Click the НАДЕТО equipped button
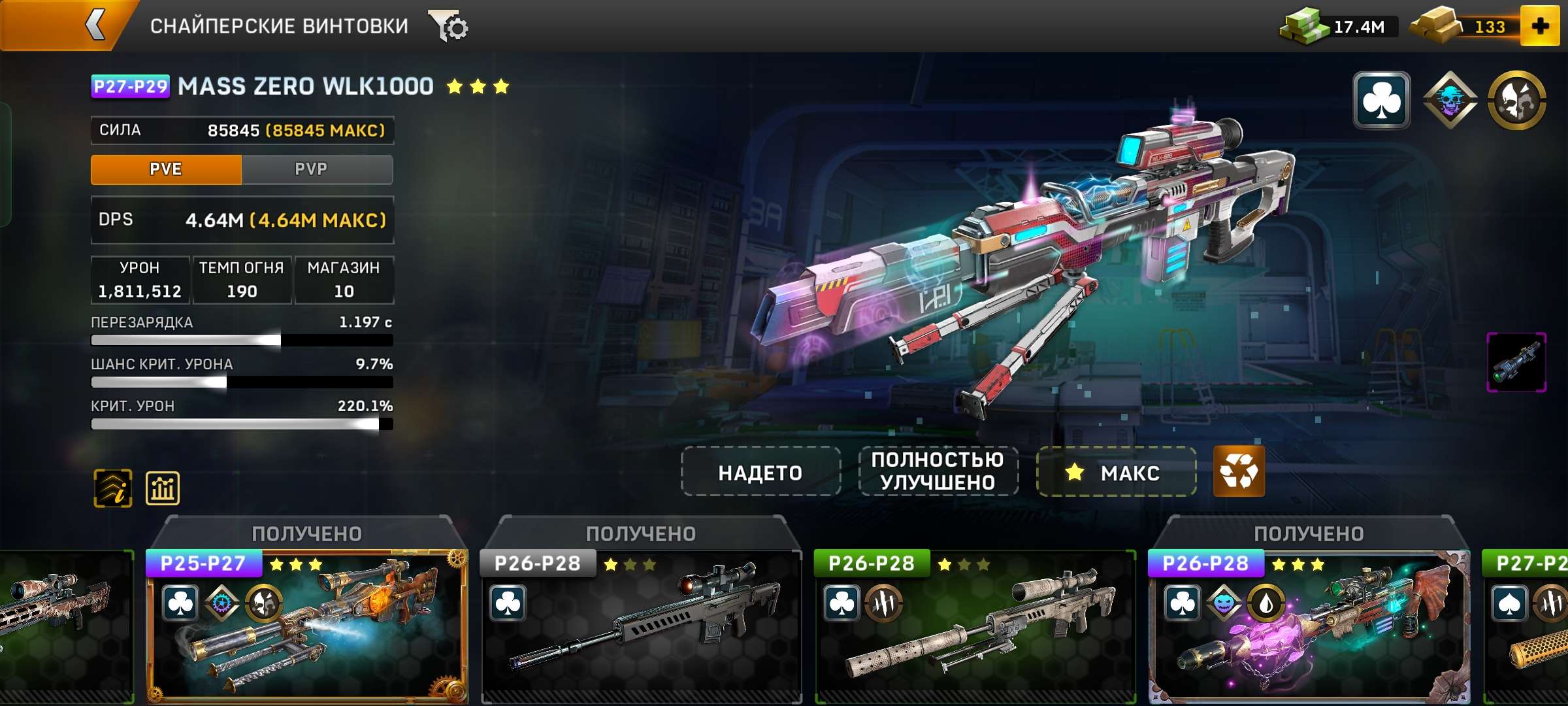Viewport: 1568px width, 706px height. (x=759, y=473)
